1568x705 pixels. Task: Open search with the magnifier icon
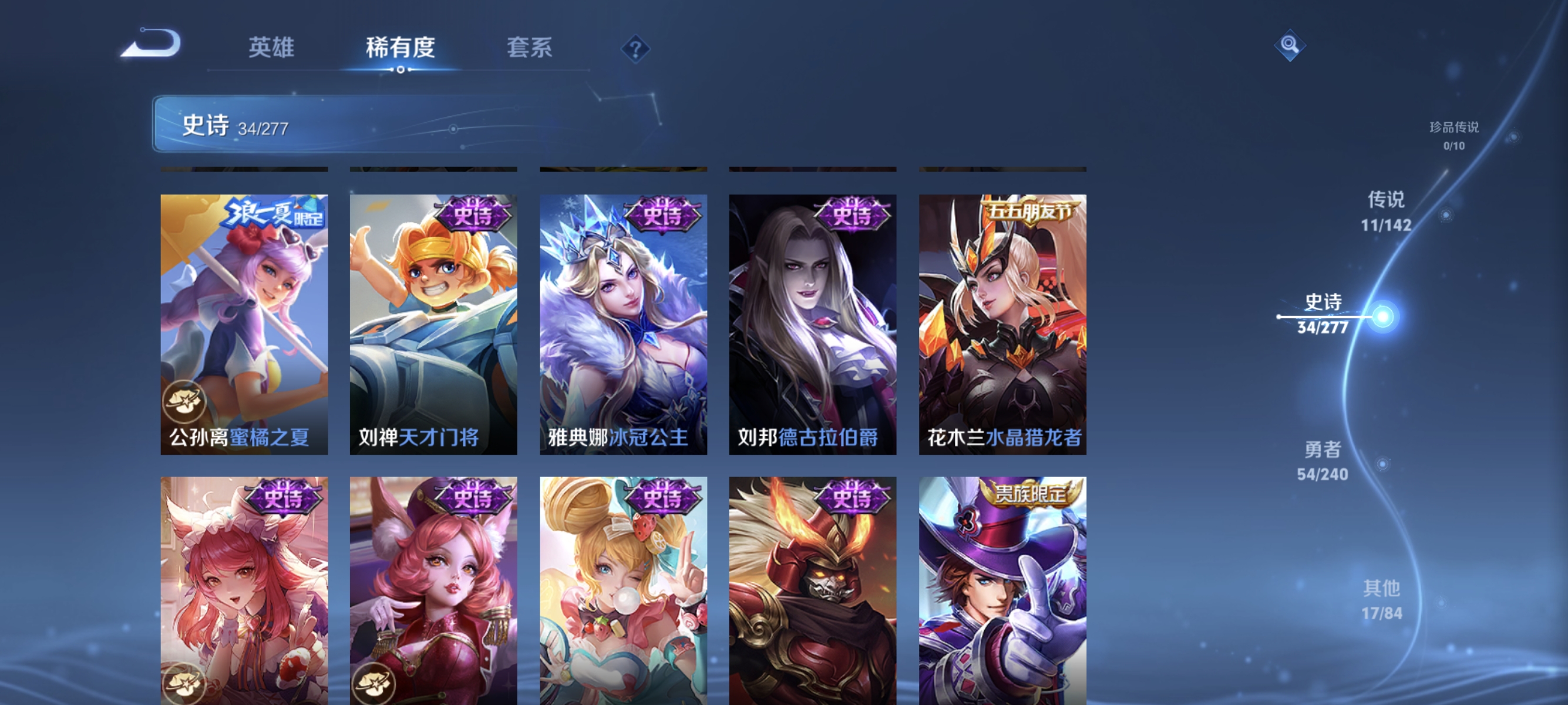click(x=1290, y=45)
